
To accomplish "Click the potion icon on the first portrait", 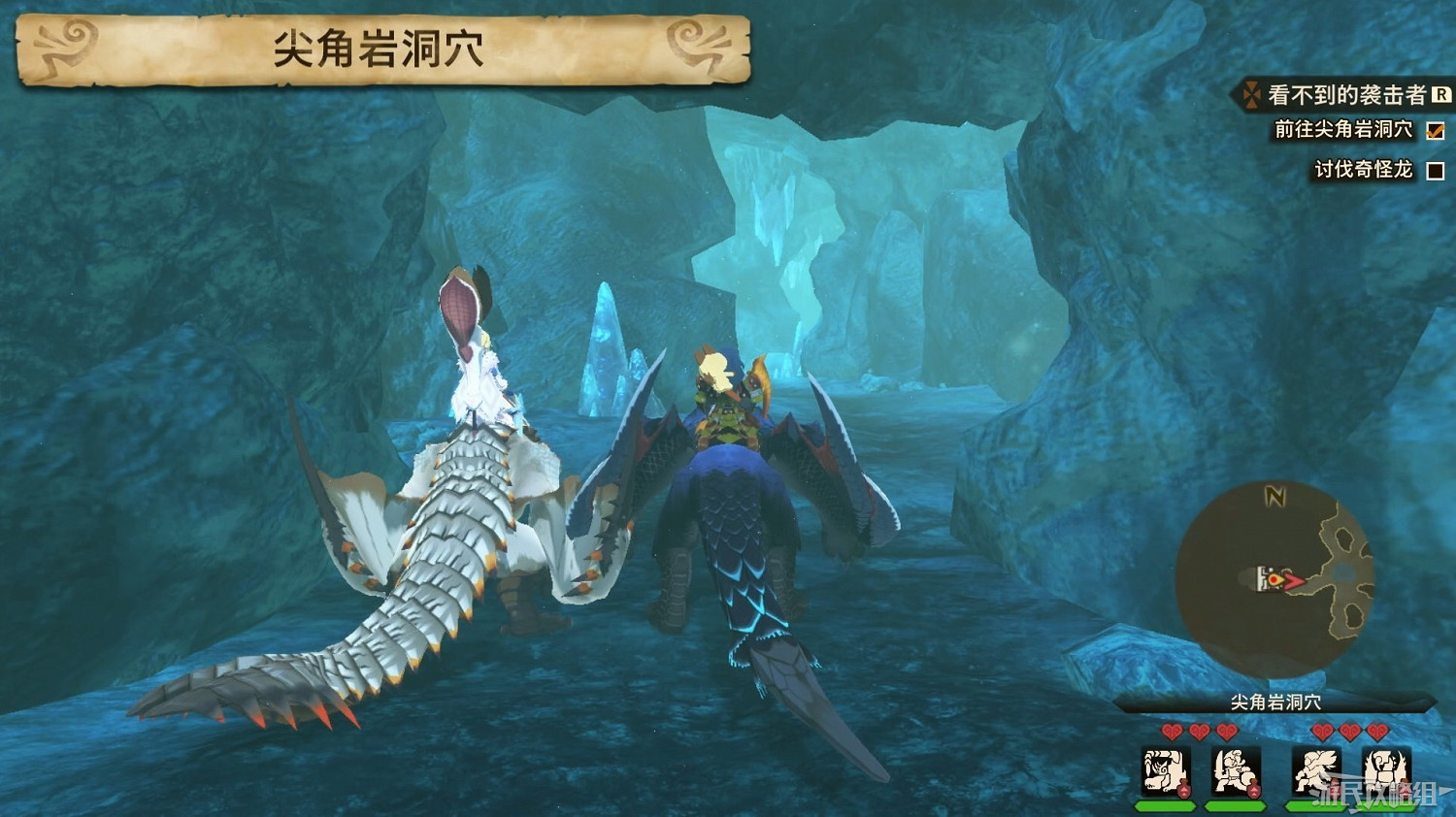I will [x=1183, y=787].
